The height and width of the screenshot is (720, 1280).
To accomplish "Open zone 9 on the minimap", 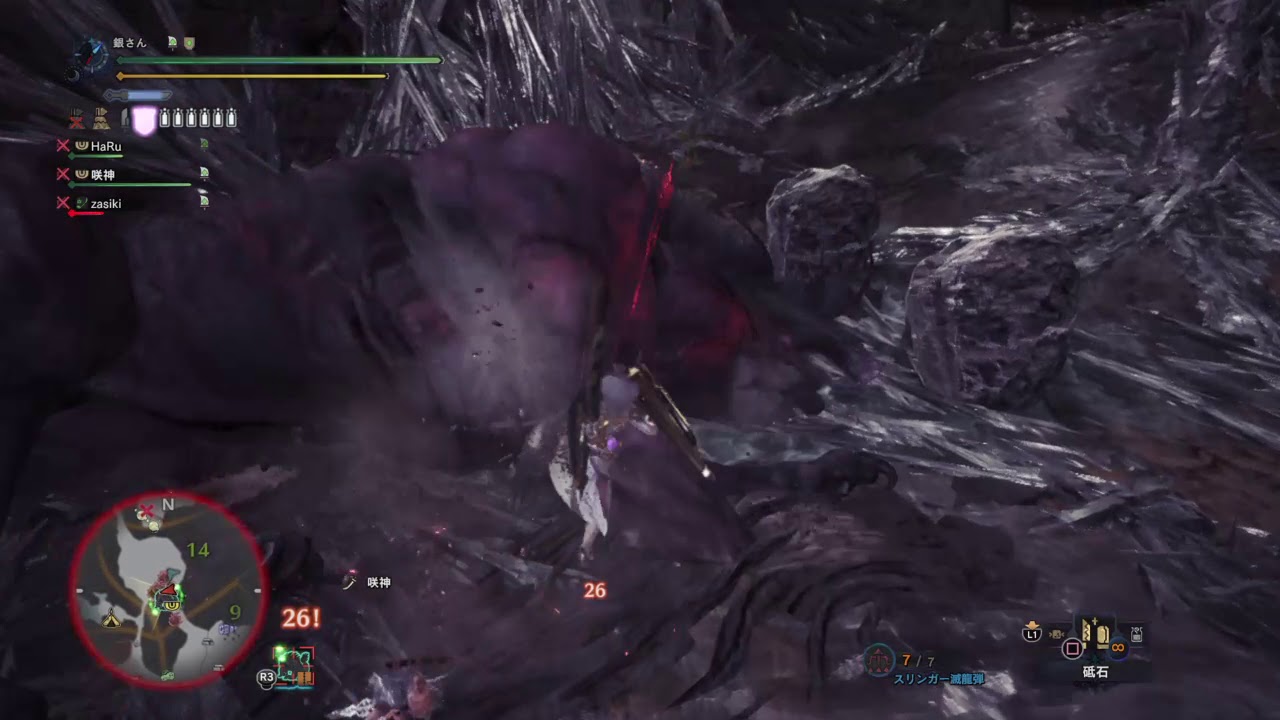I will pyautogui.click(x=237, y=611).
